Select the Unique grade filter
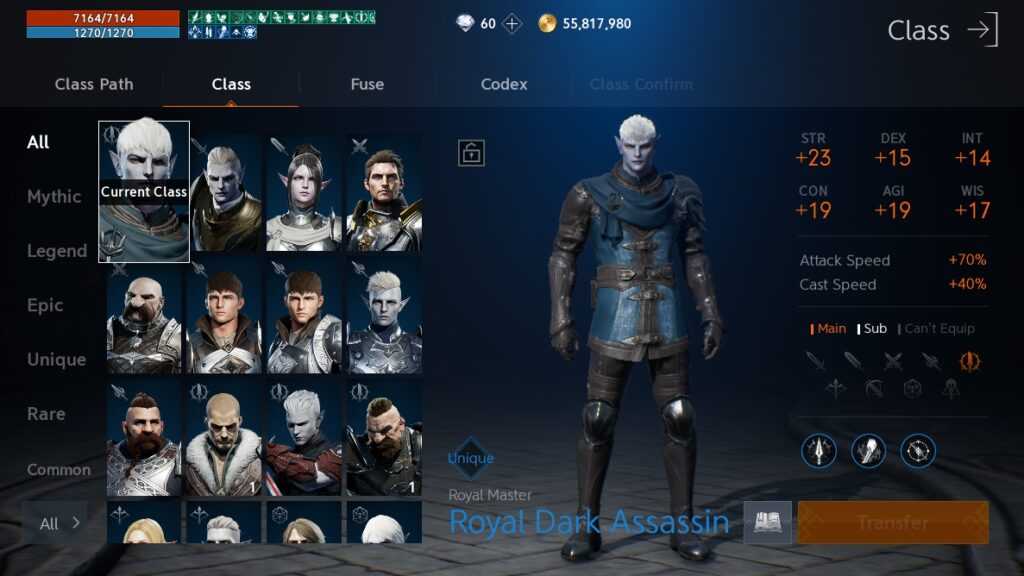1024x576 pixels. click(56, 359)
